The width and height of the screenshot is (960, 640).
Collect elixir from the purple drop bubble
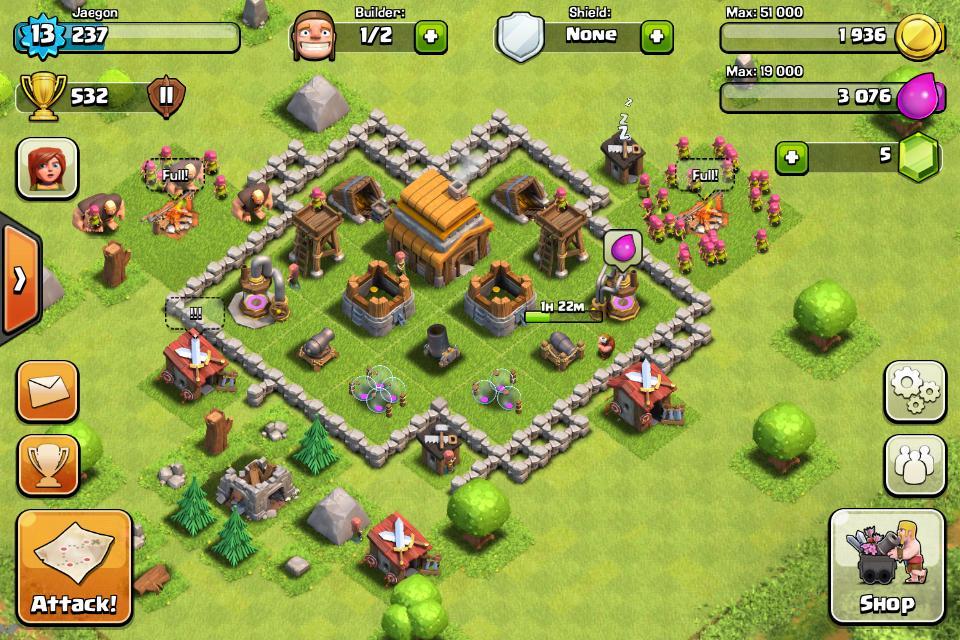click(621, 246)
